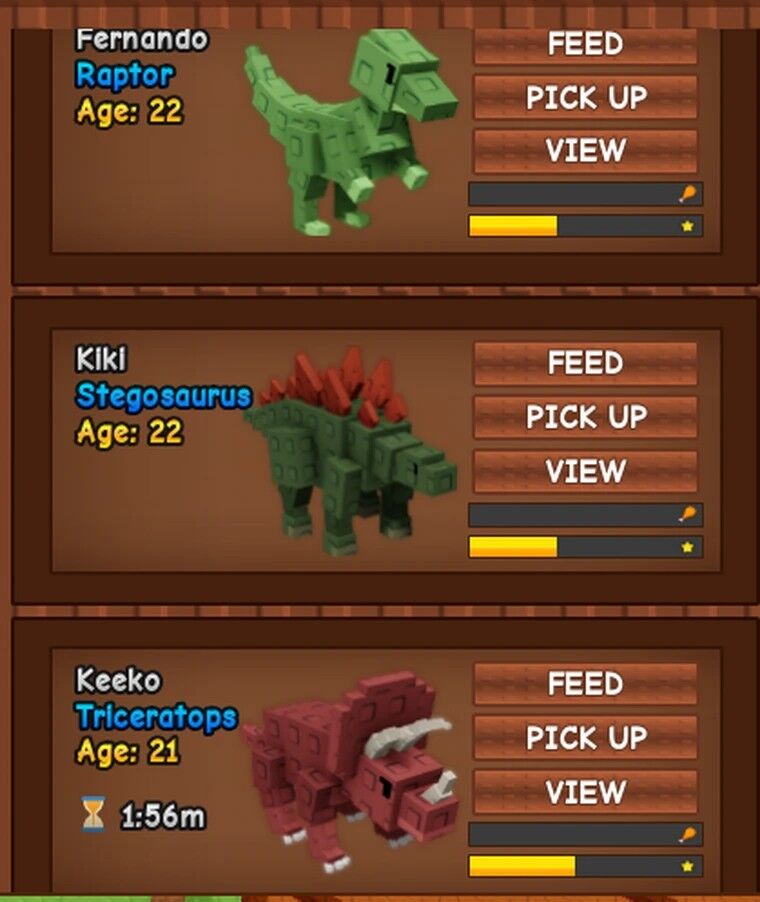760x902 pixels.
Task: Feed Kiki the Stegosaurus
Action: [585, 363]
